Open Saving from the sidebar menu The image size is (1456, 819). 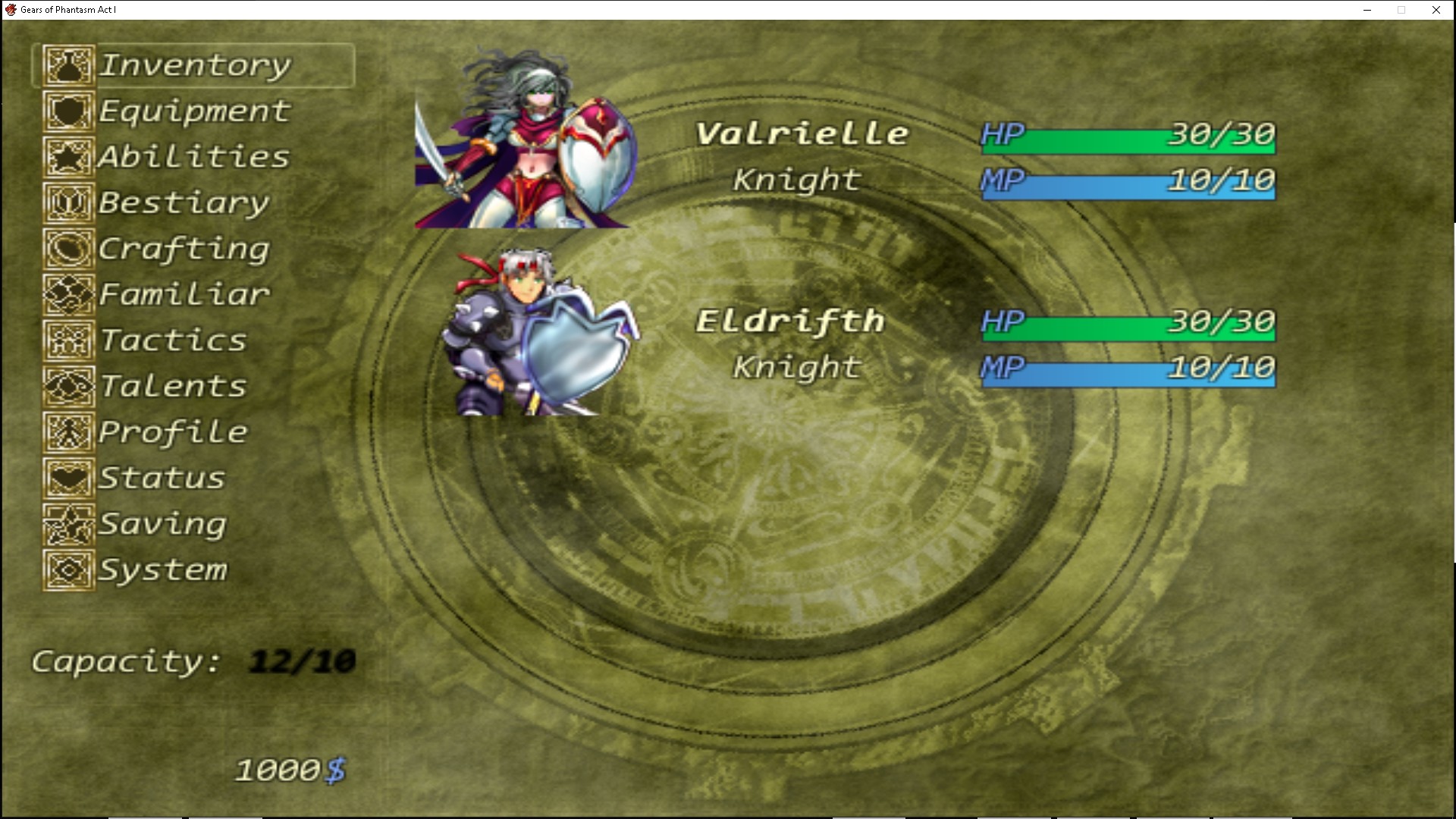(163, 524)
